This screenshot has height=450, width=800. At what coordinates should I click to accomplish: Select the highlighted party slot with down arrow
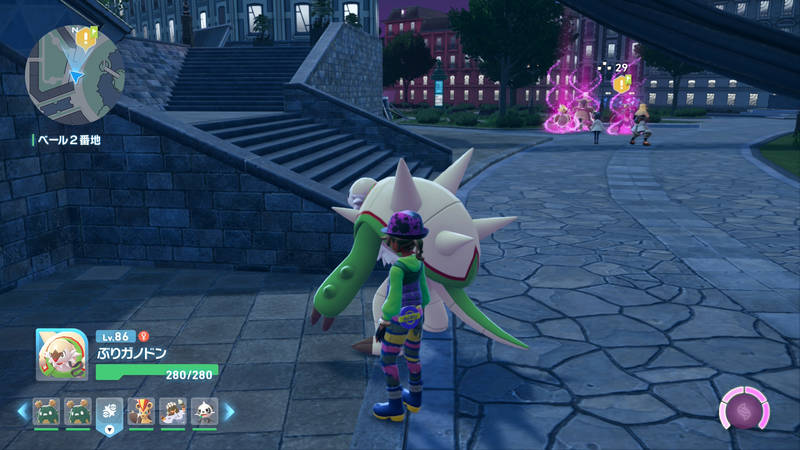tap(108, 412)
